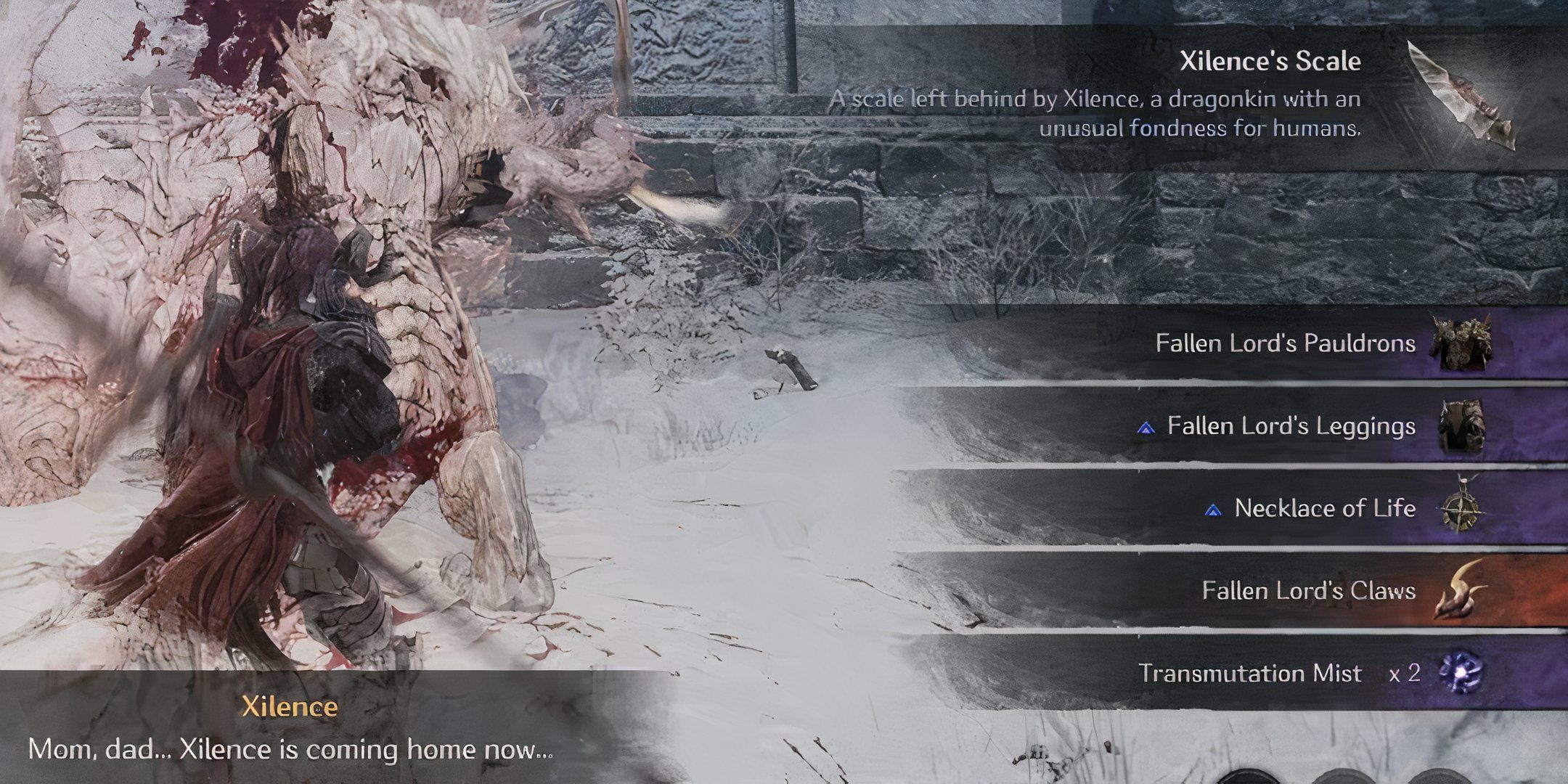The height and width of the screenshot is (784, 1568).
Task: Select the Necklace of Life loot row
Action: [x=1324, y=508]
